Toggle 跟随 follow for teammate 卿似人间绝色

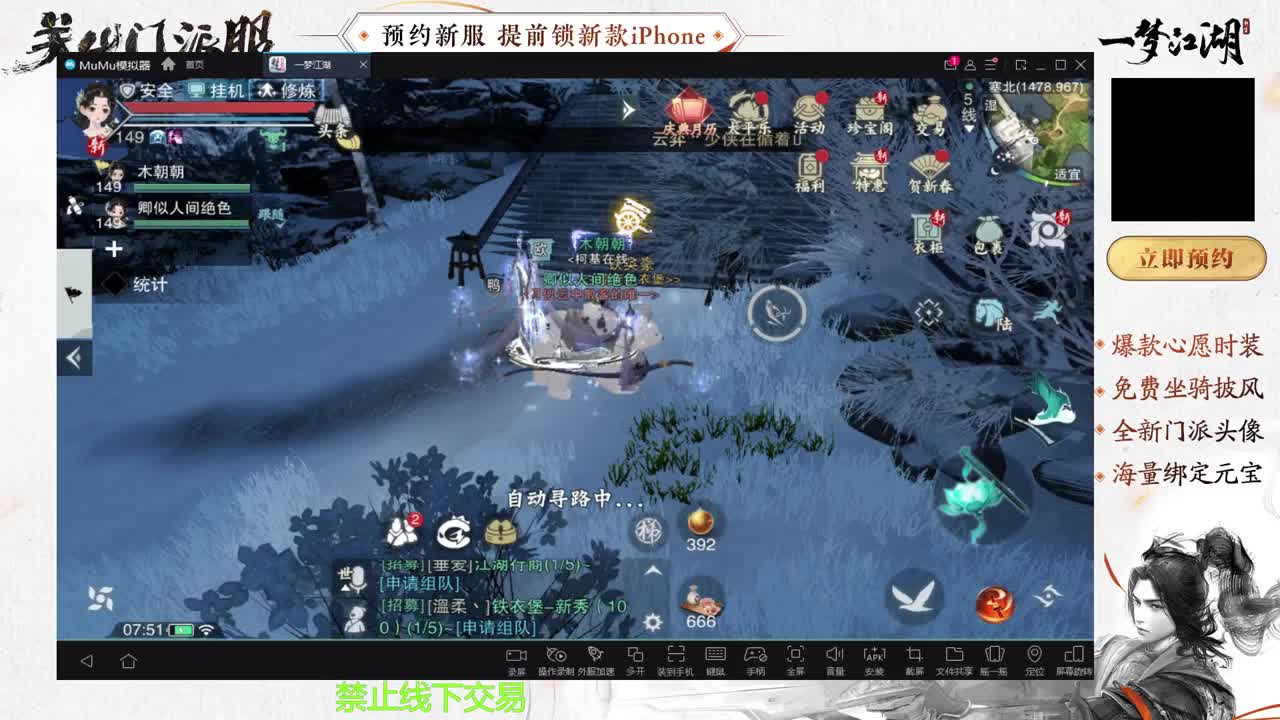pyautogui.click(x=271, y=214)
